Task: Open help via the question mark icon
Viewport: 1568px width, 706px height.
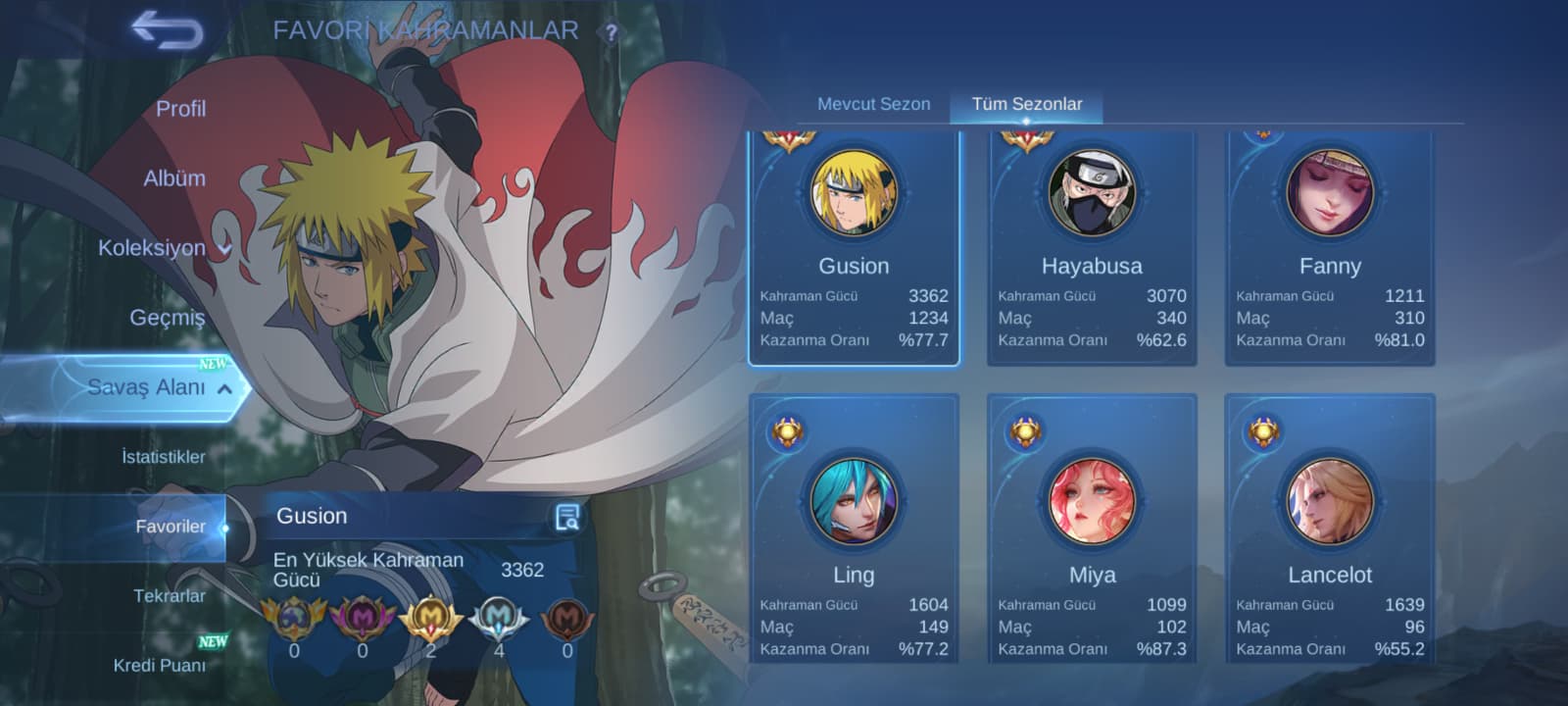Action: pyautogui.click(x=612, y=30)
